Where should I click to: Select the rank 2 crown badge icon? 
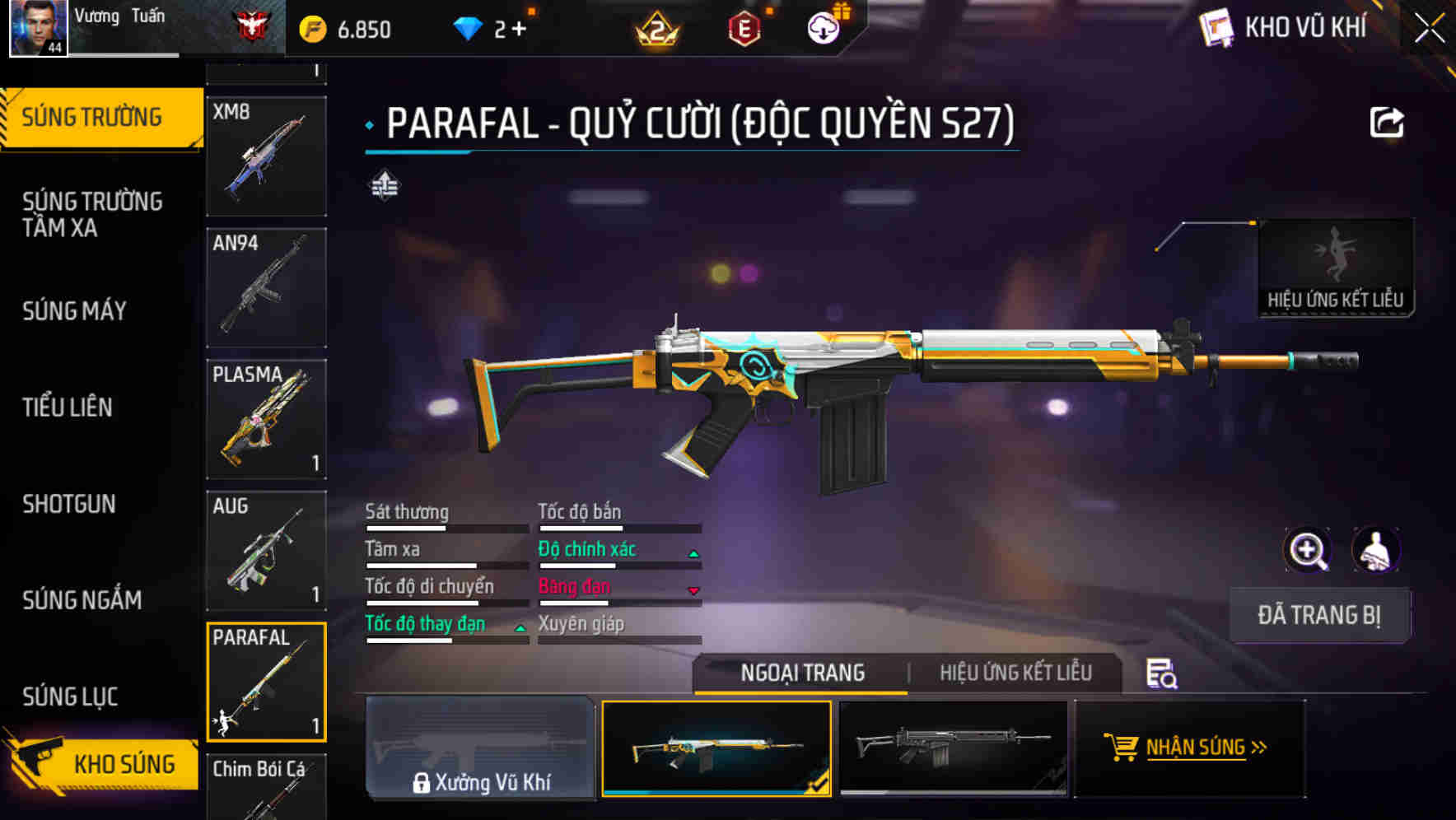pos(655,30)
